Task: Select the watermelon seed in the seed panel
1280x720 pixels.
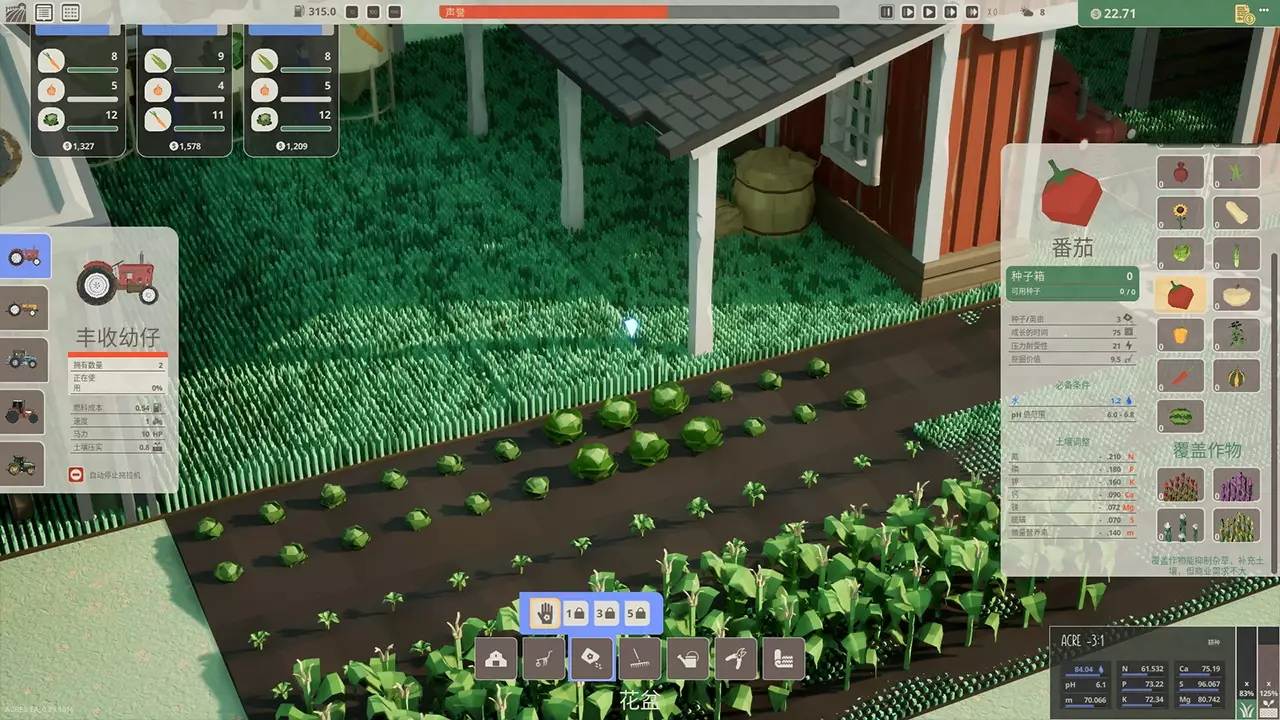Action: pyautogui.click(x=1180, y=415)
